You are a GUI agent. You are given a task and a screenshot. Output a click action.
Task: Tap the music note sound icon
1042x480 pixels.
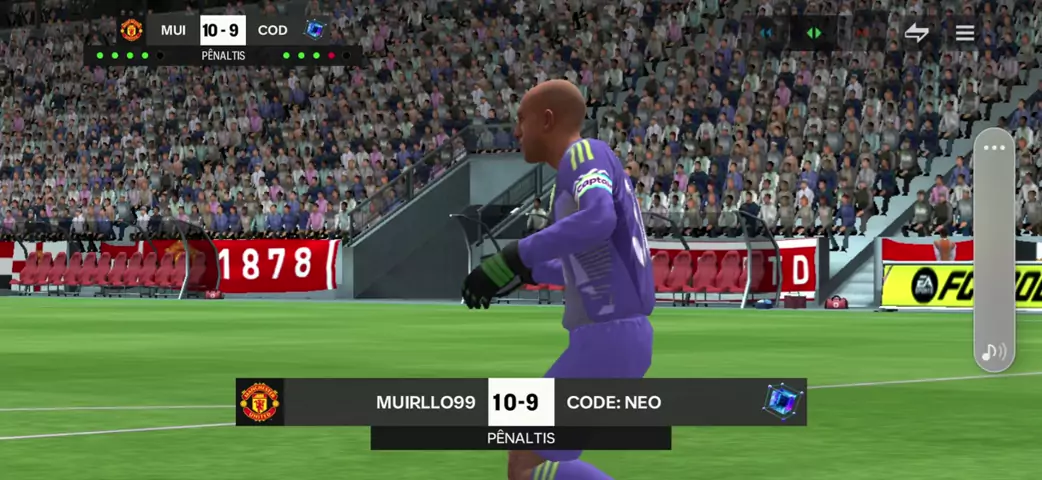pyautogui.click(x=993, y=352)
